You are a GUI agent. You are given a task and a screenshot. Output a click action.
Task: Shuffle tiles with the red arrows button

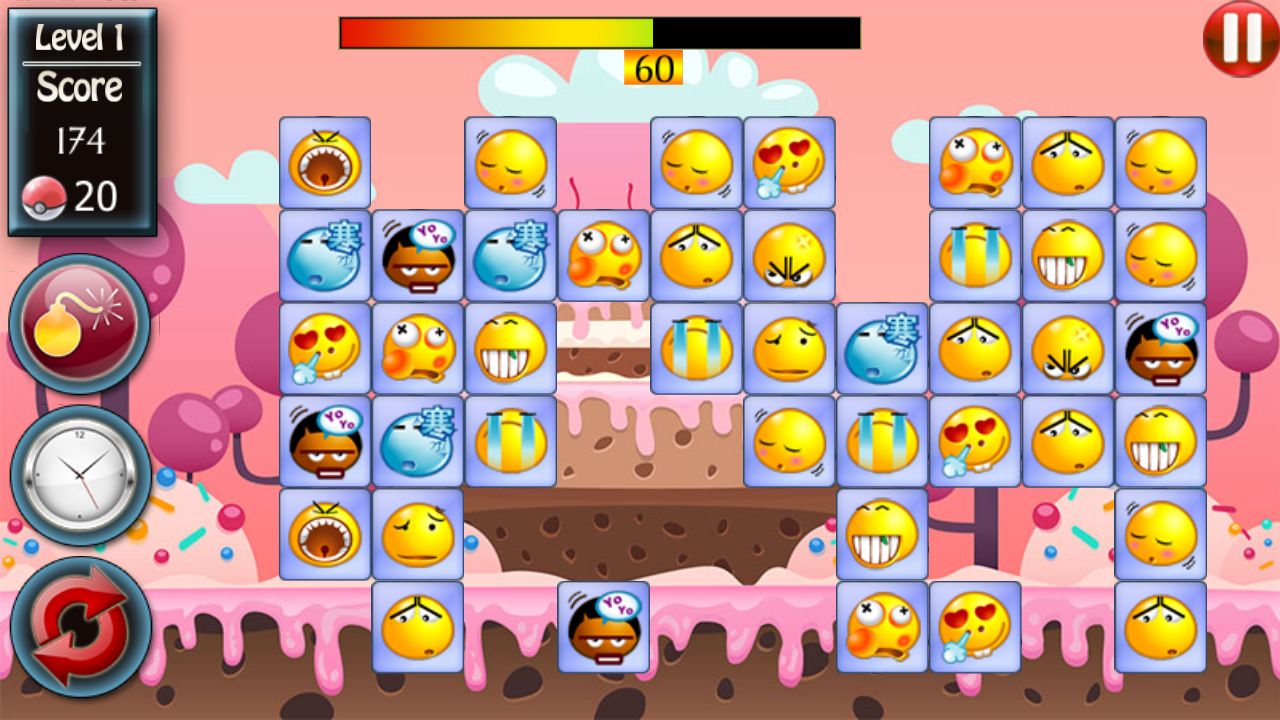pos(80,627)
